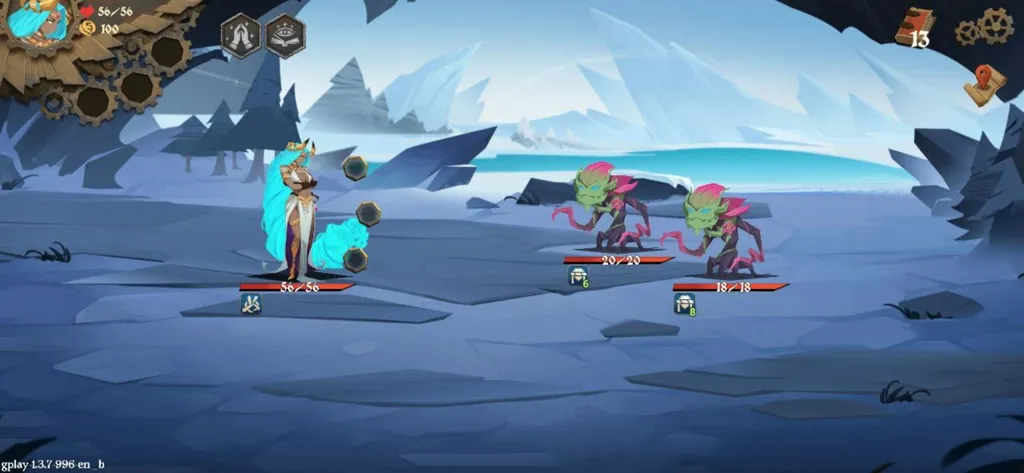1024x473 pixels.
Task: Open the deck book showing 13 cards
Action: click(915, 26)
